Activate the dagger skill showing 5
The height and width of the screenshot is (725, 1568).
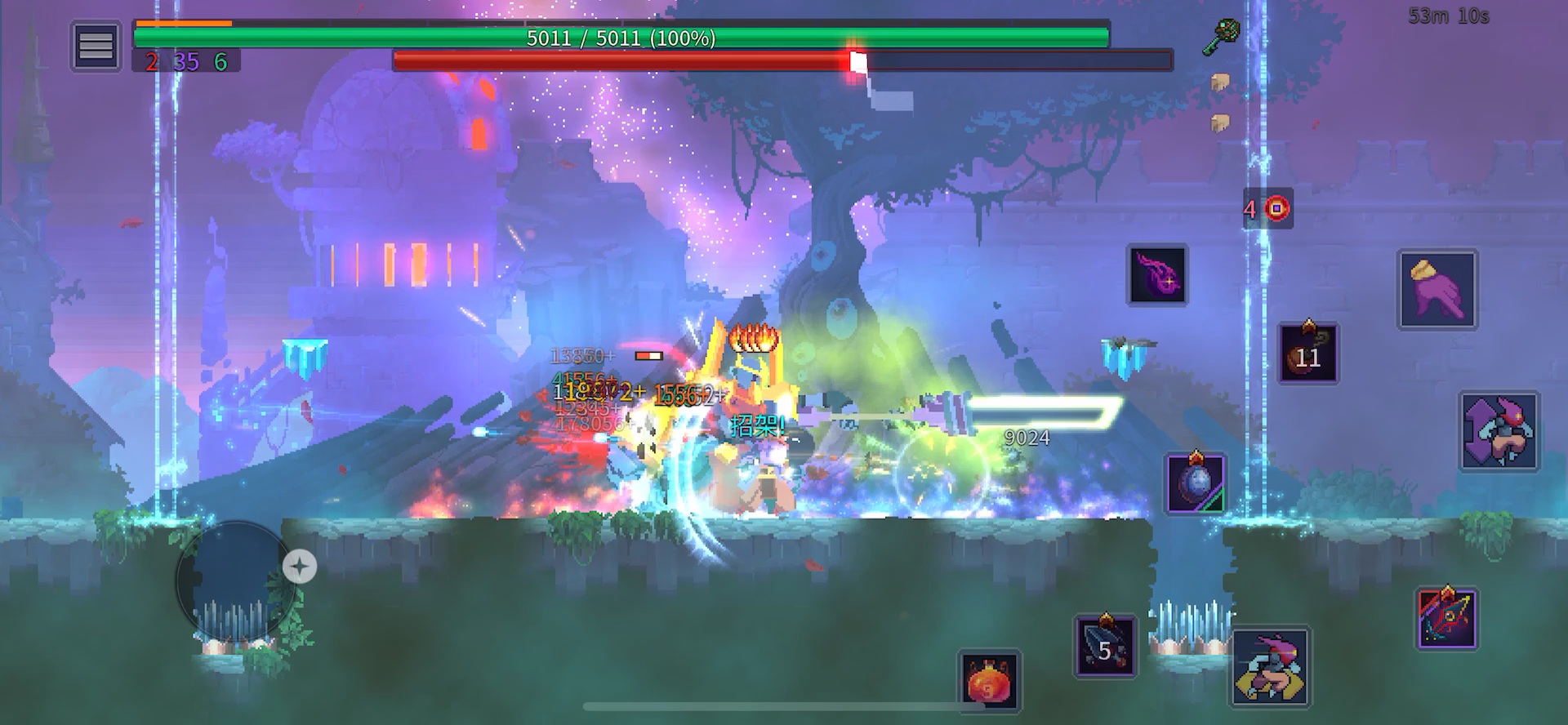coord(1105,646)
